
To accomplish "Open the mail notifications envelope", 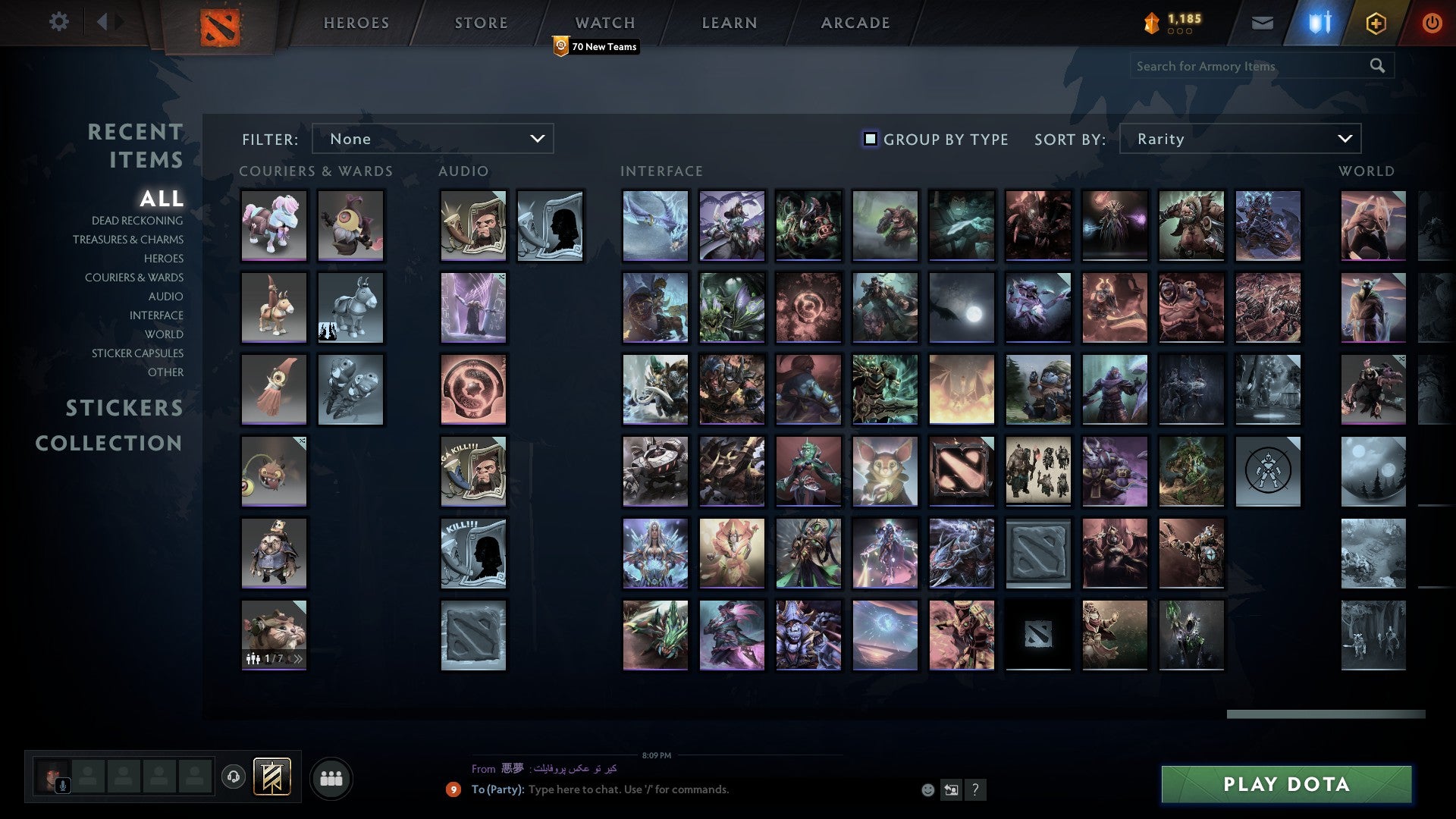I will tap(1263, 23).
